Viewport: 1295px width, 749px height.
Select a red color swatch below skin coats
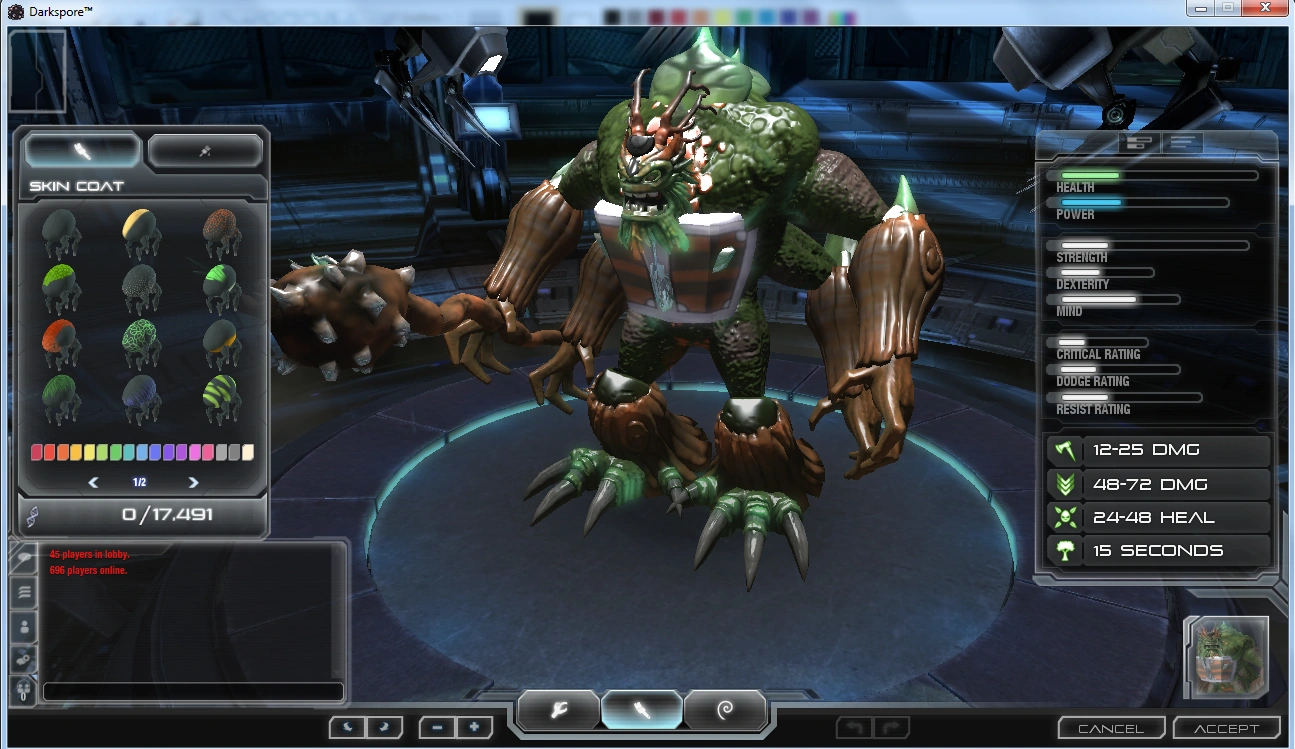(x=38, y=451)
